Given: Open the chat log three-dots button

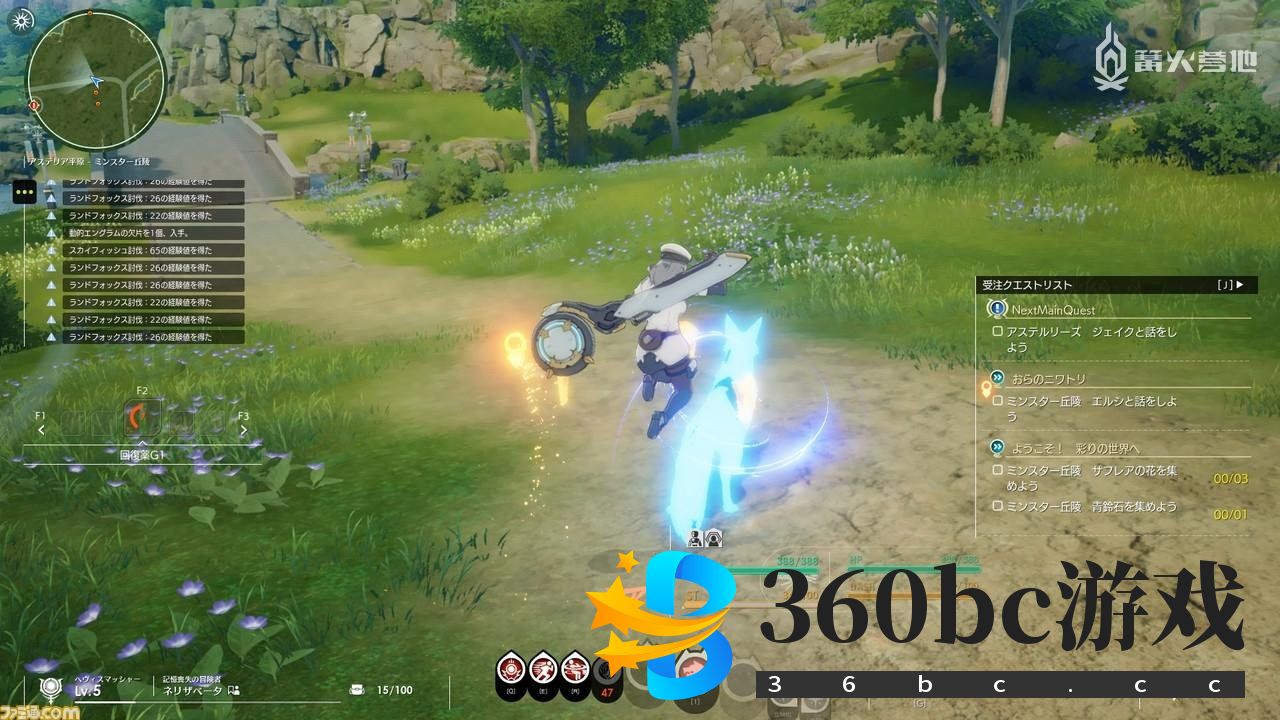Looking at the screenshot, I should [25, 192].
